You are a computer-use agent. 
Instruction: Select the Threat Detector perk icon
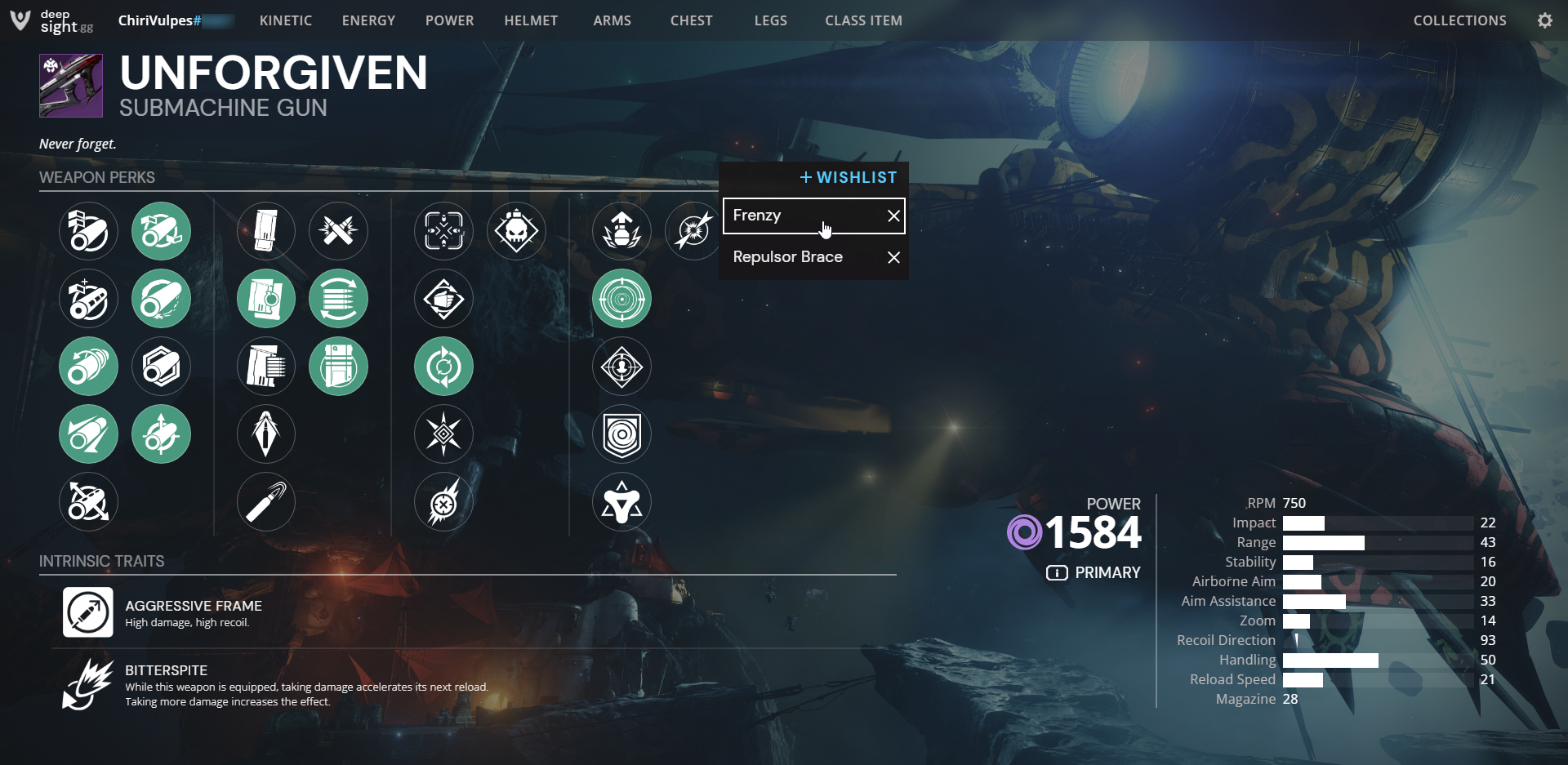tap(621, 366)
